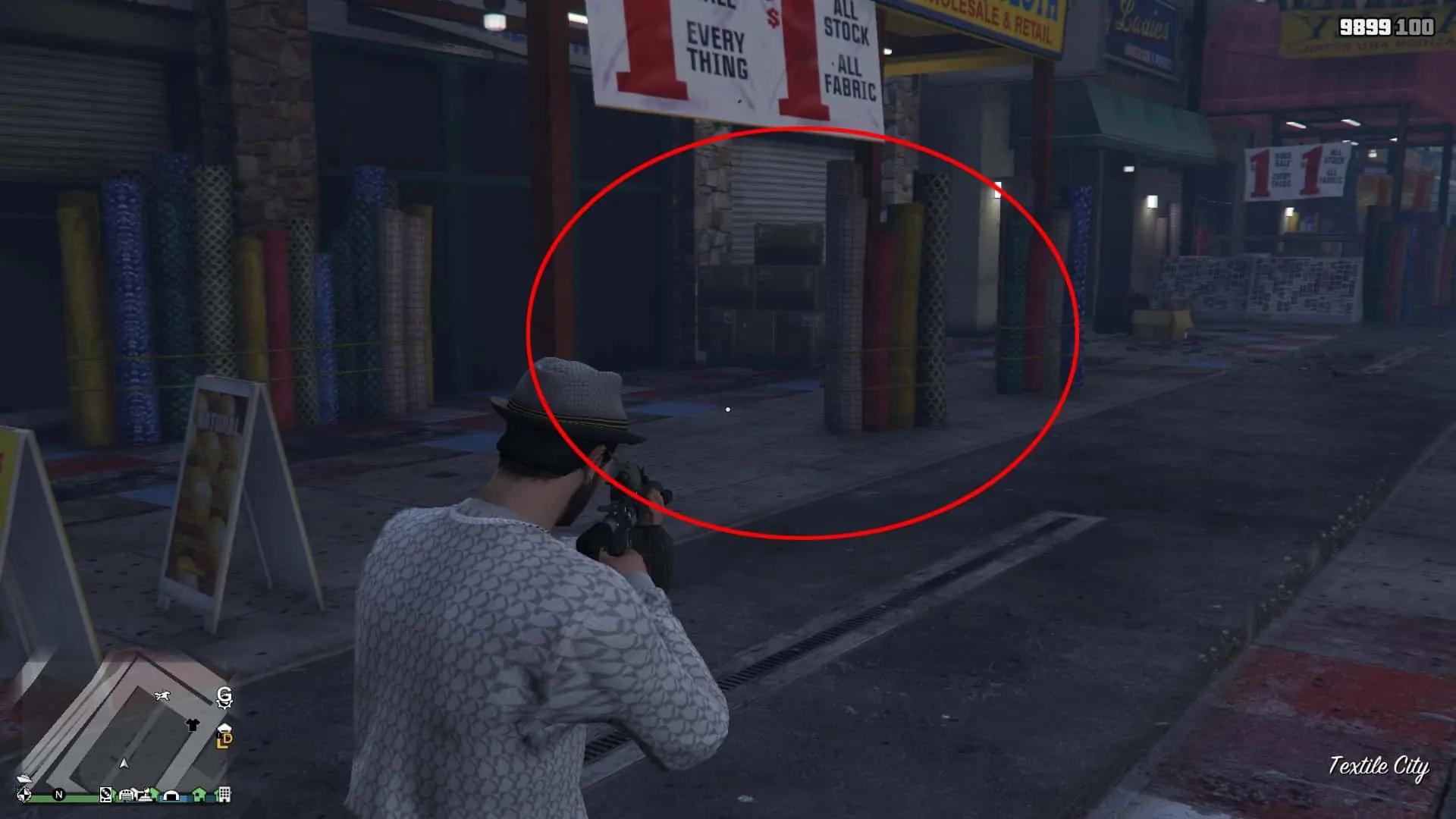Click the satellite dish house blip

pos(146,795)
